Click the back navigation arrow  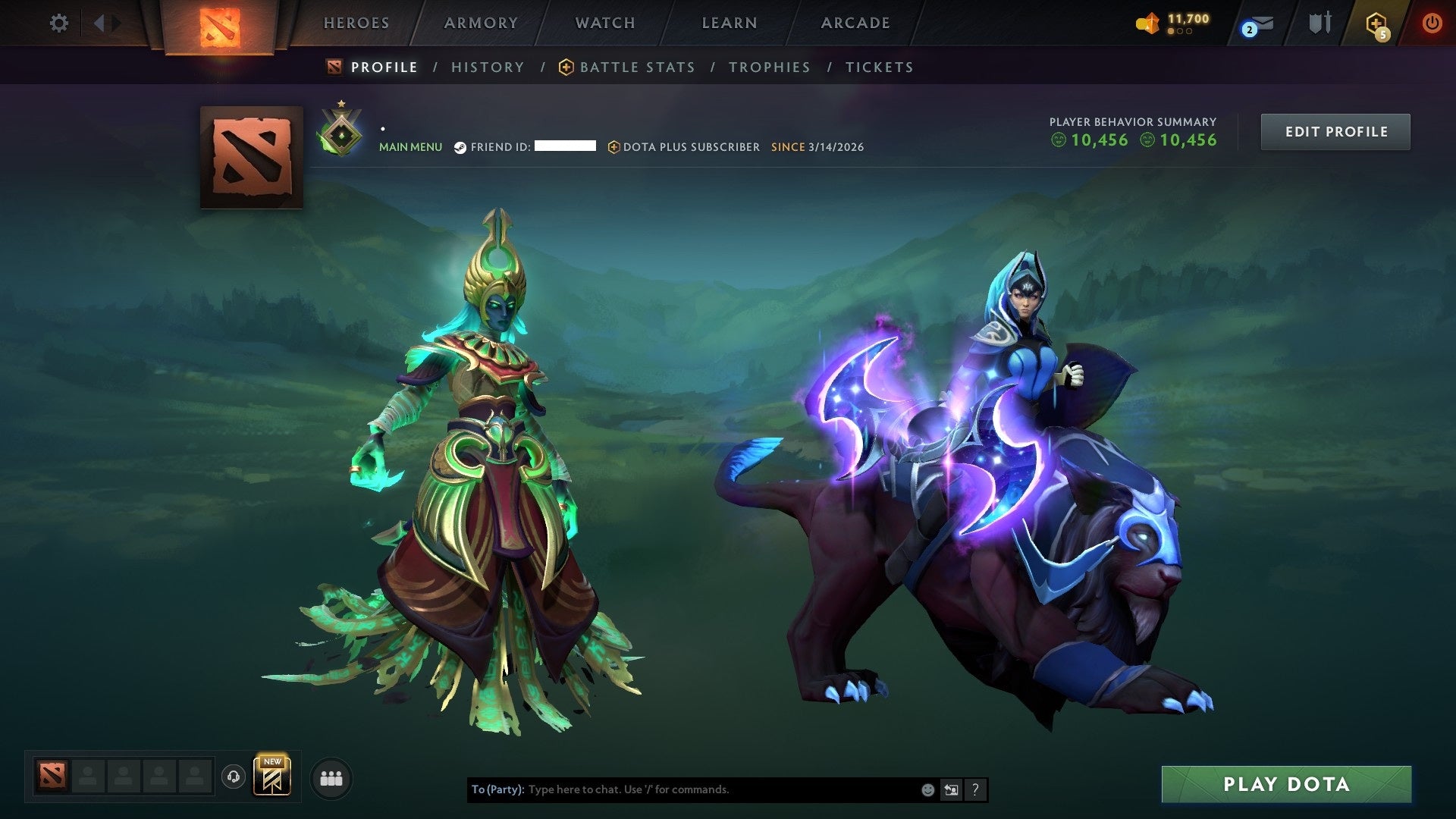point(99,23)
